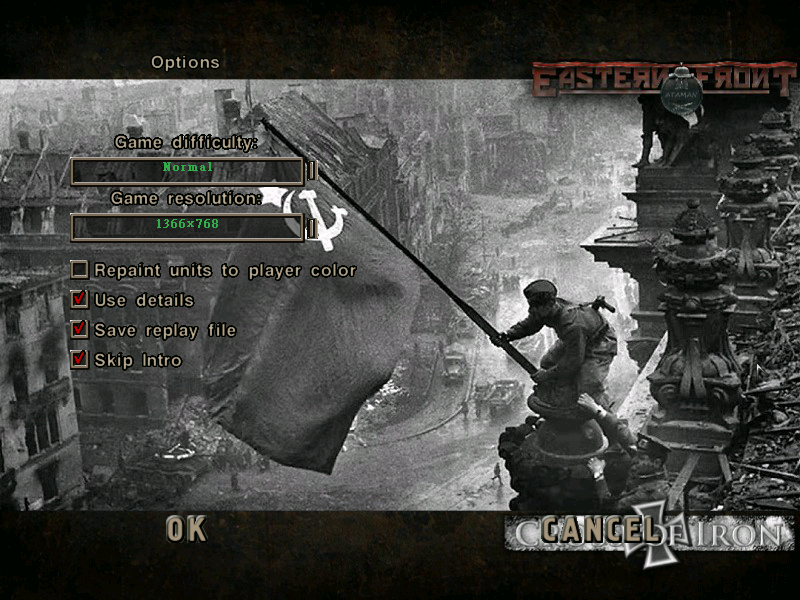Enable Repaint units to player color
This screenshot has width=800, height=600.
79,270
